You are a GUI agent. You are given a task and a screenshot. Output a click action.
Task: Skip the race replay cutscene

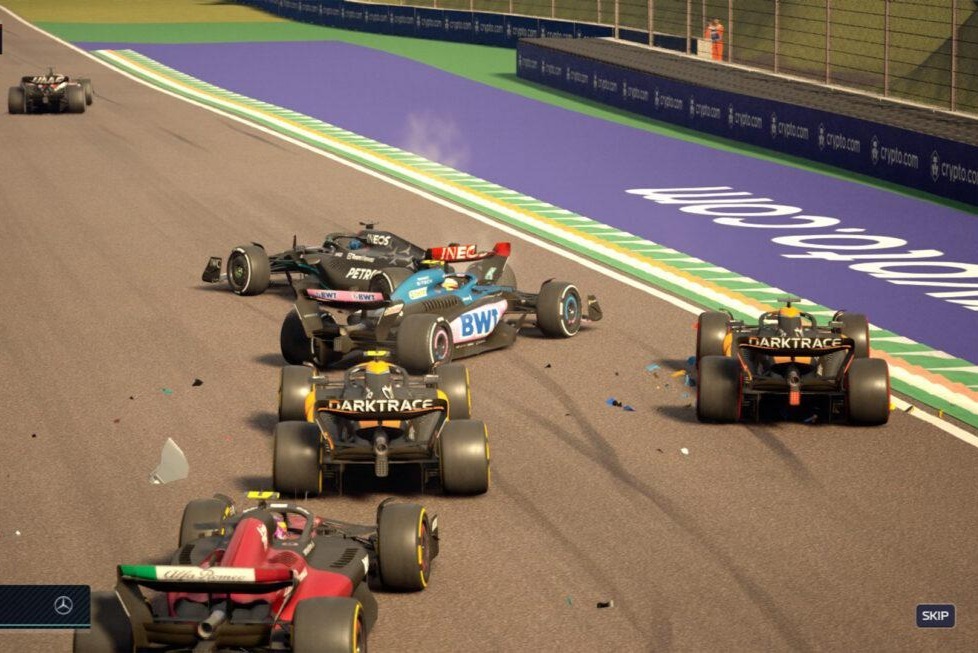click(x=935, y=615)
